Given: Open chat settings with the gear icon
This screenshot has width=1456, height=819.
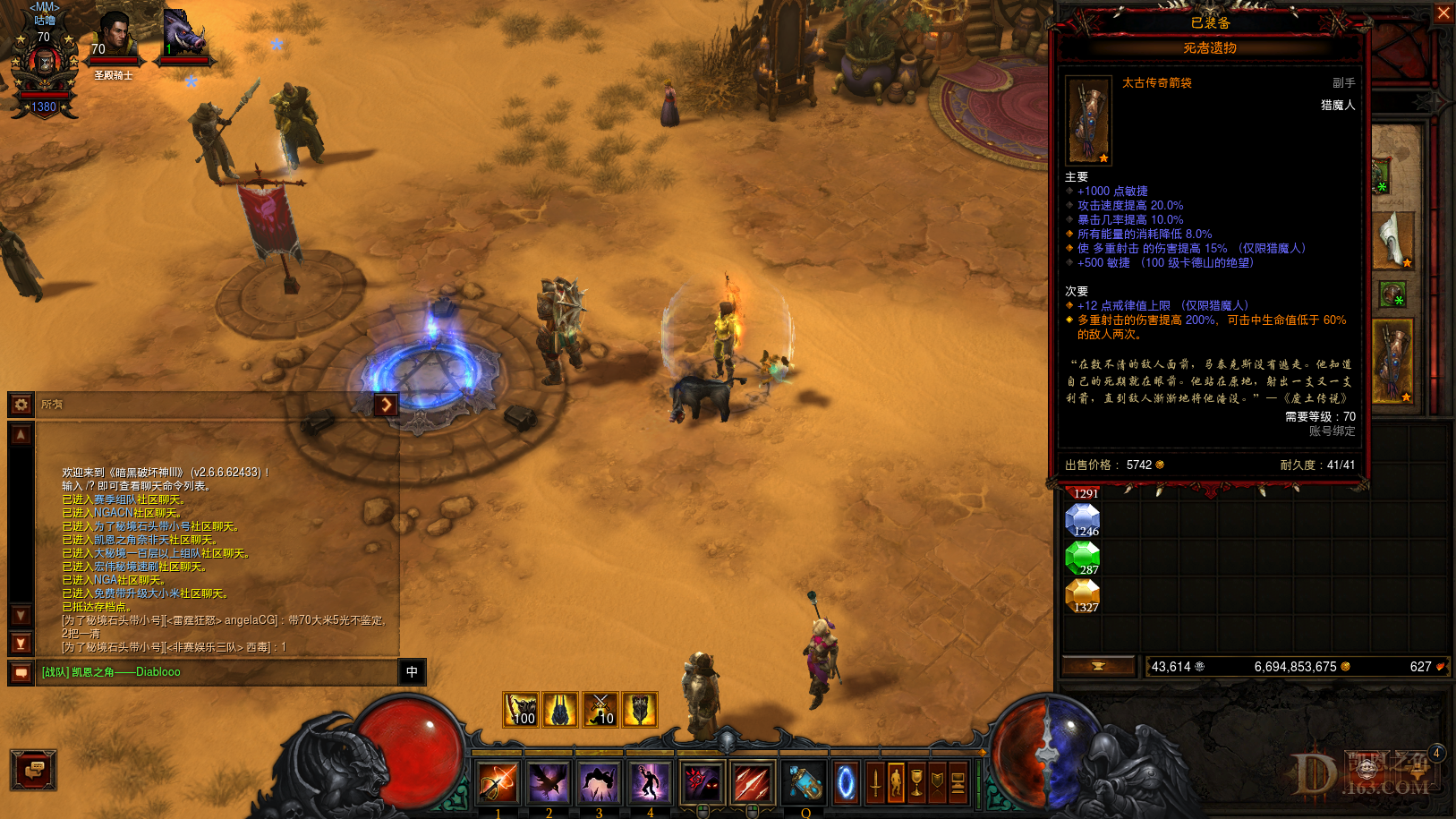Looking at the screenshot, I should point(21,405).
